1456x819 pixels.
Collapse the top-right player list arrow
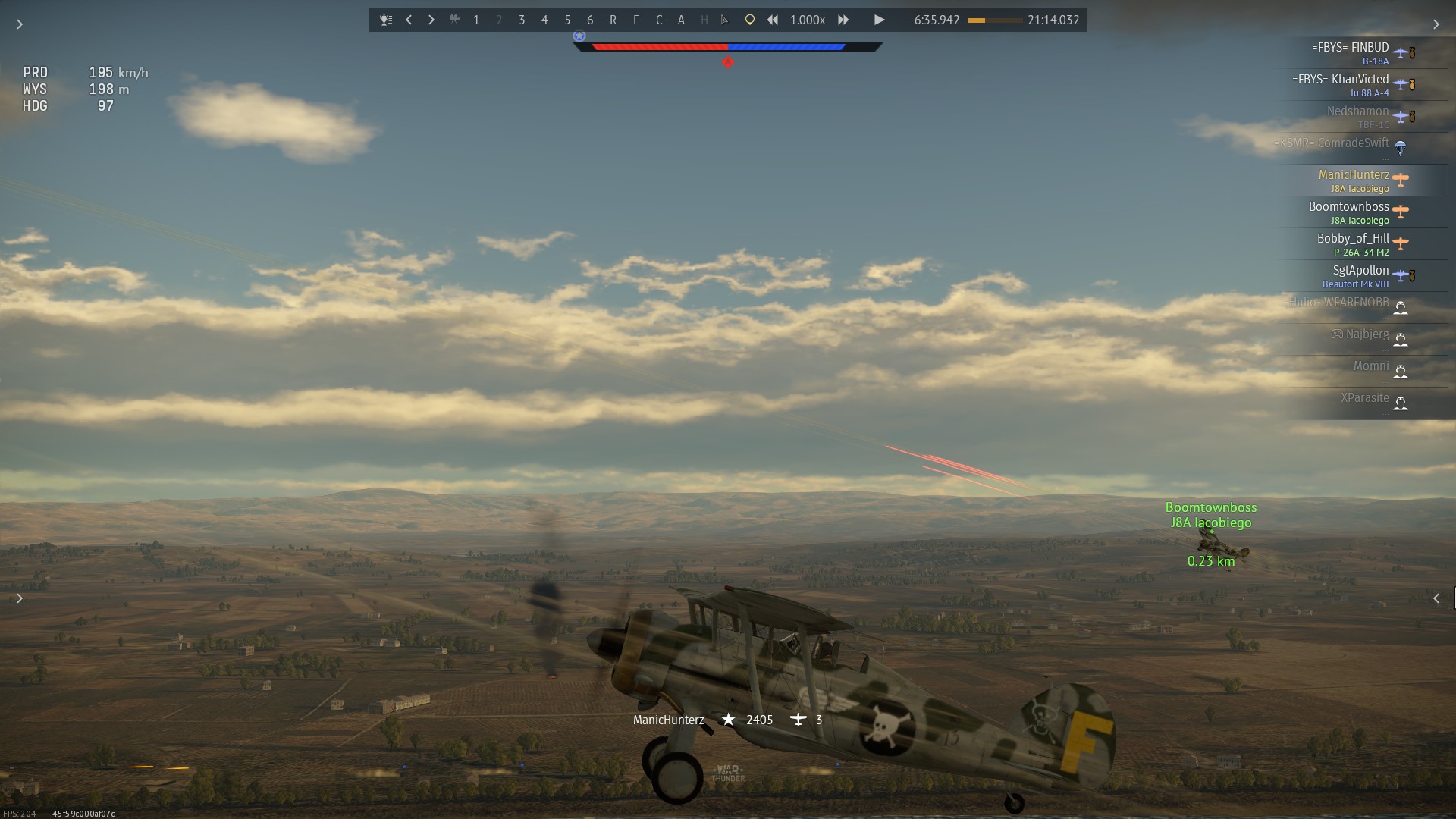[x=1436, y=24]
